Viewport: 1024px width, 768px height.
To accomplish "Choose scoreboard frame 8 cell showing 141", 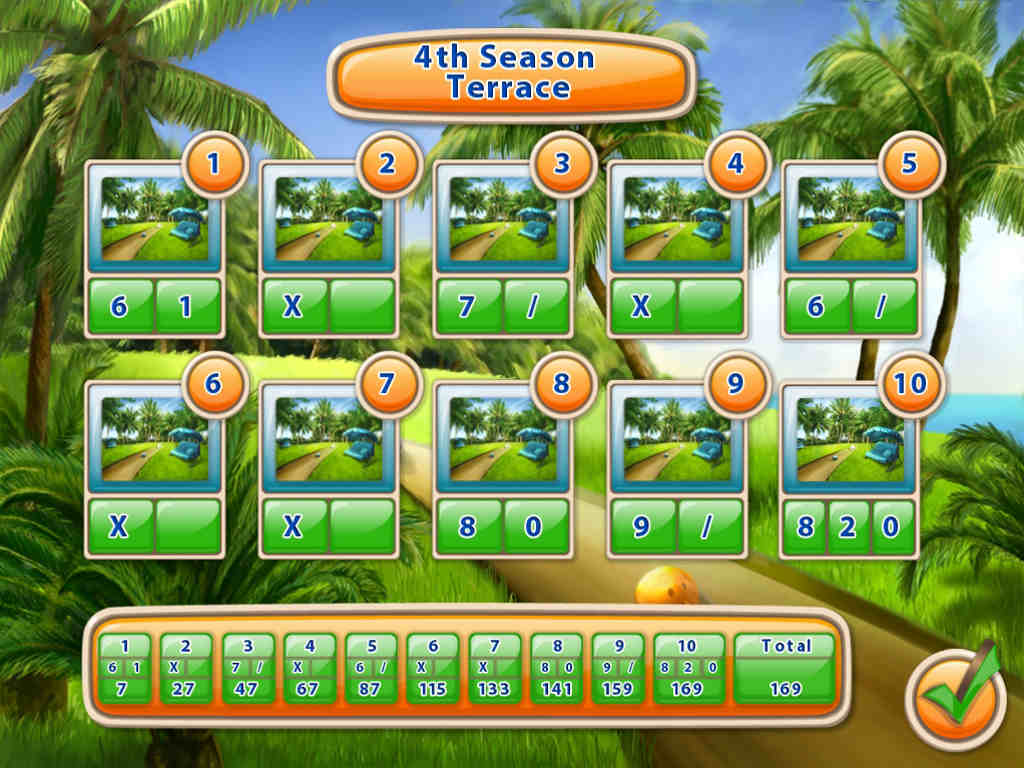I will coord(556,669).
